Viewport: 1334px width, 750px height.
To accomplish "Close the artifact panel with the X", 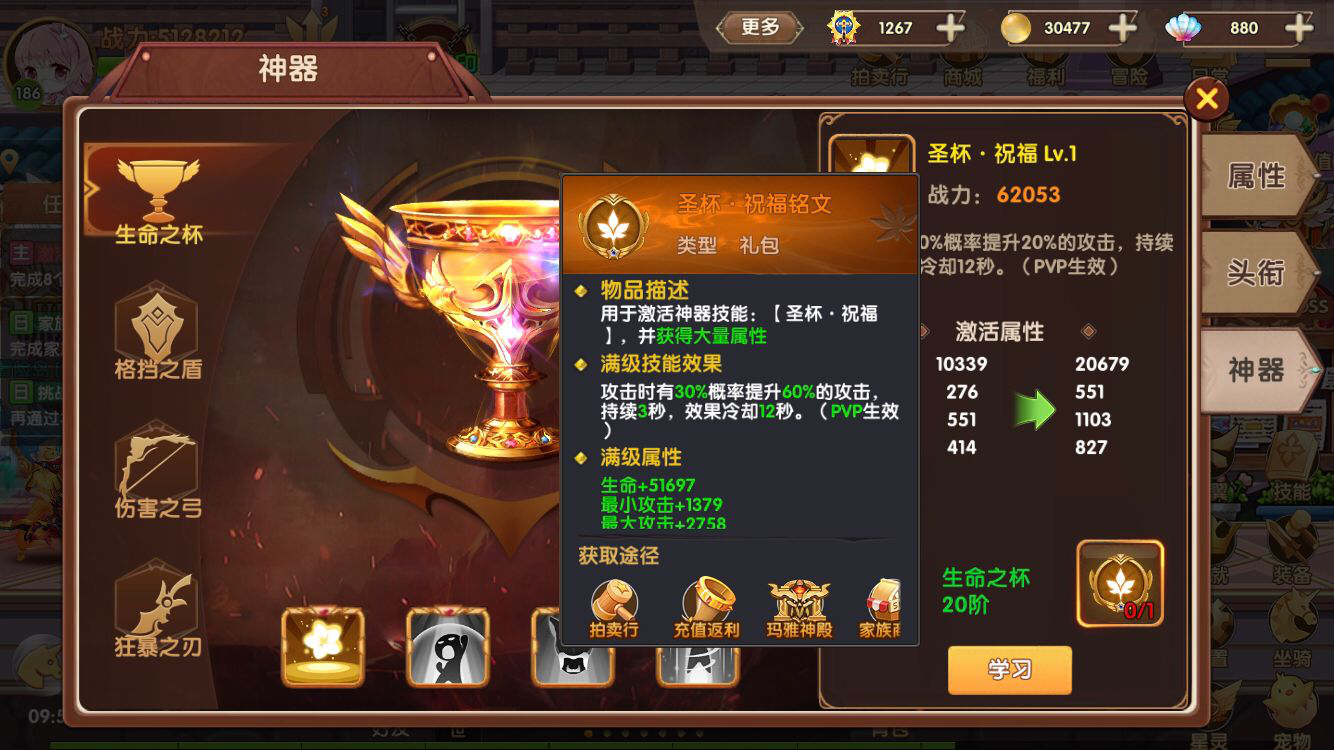I will [1206, 98].
